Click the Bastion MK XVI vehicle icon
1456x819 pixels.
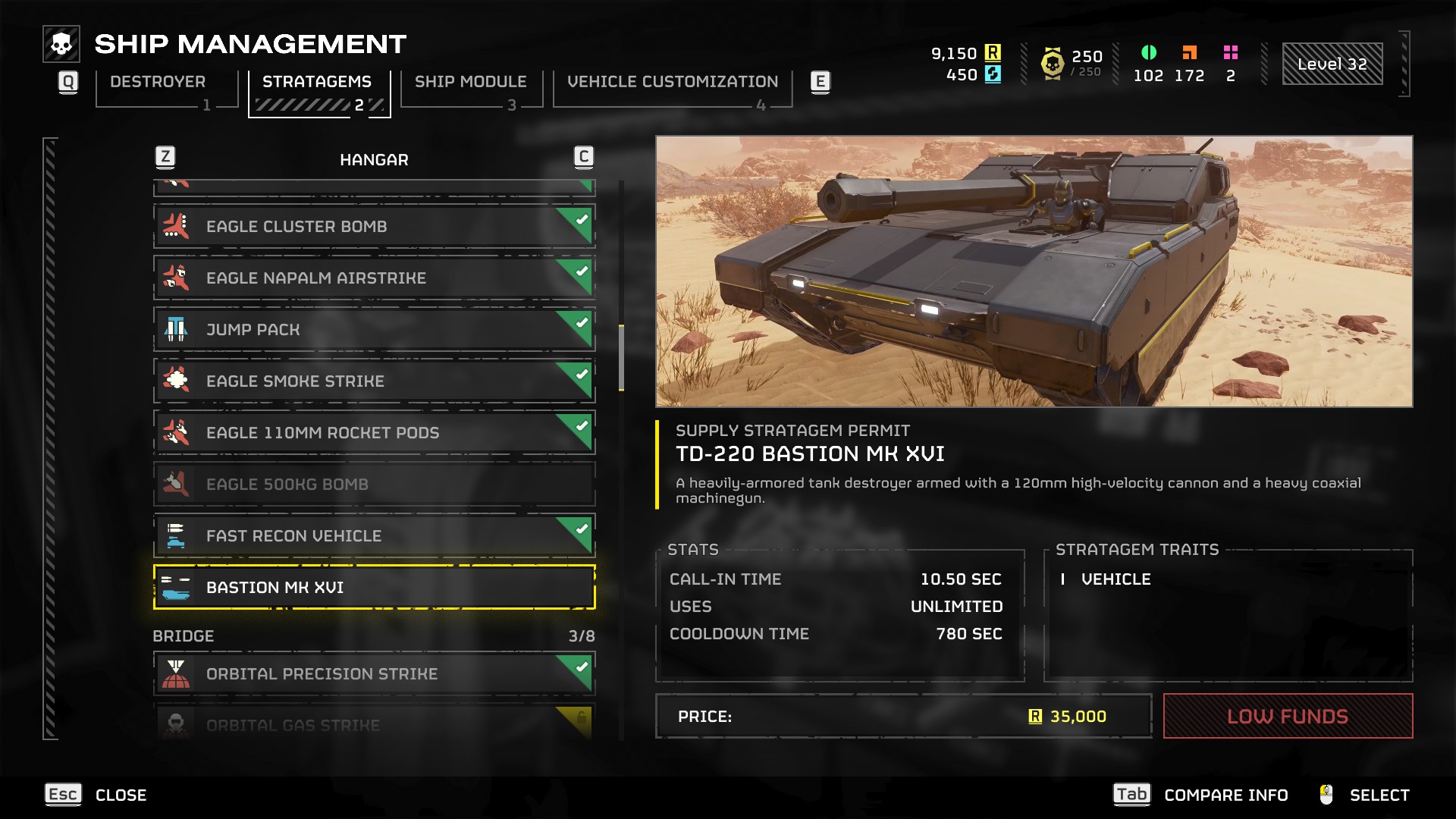[177, 587]
